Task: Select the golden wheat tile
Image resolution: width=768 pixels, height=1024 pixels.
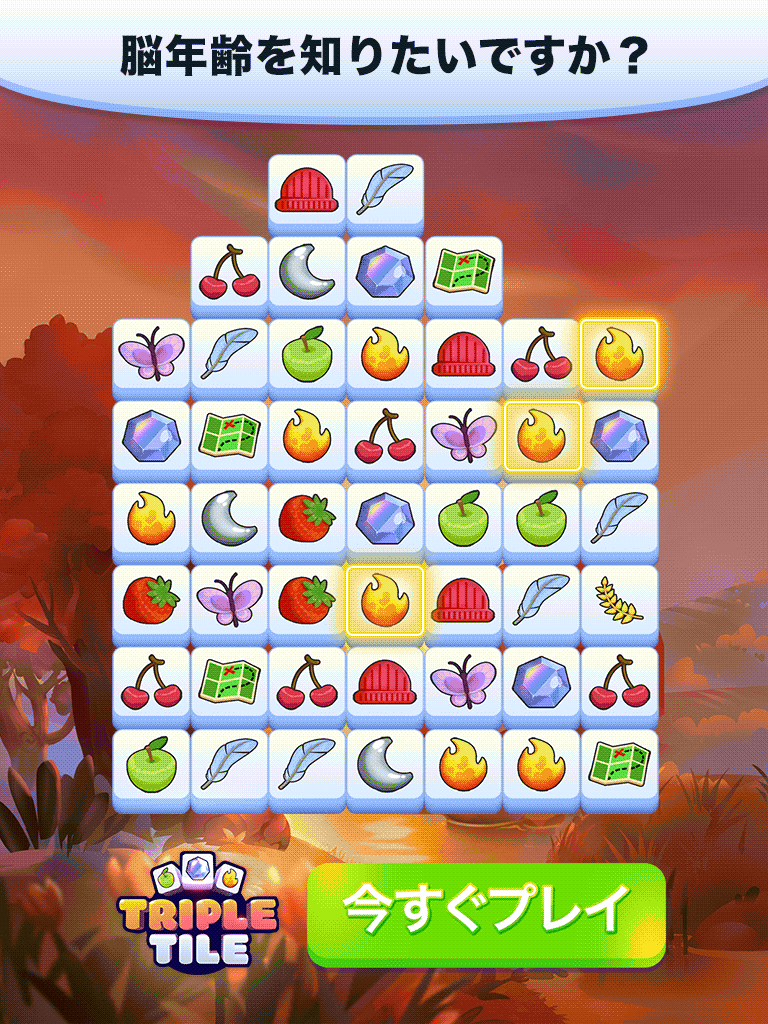Action: point(619,600)
